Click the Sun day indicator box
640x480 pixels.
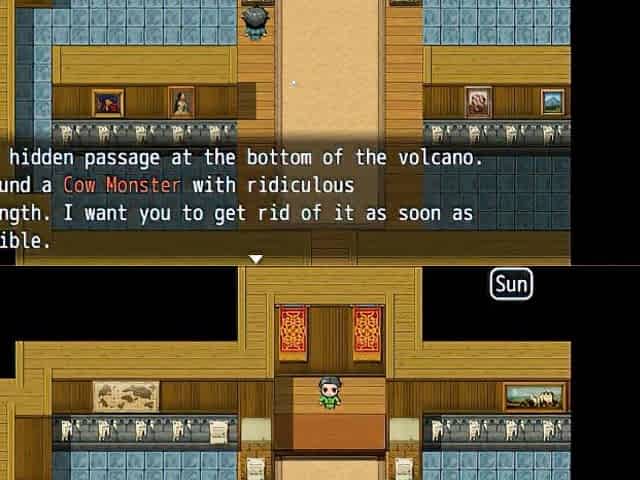tap(511, 285)
